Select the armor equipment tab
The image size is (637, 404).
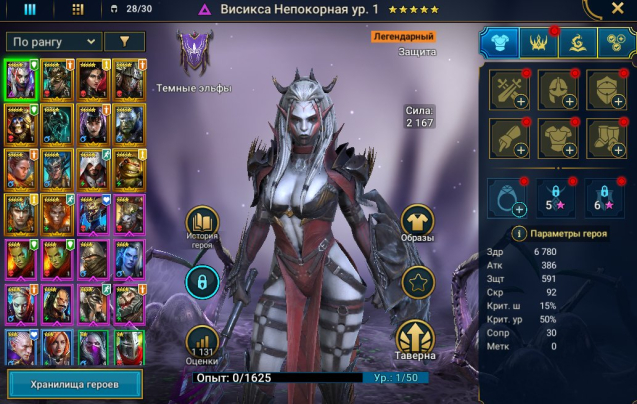pos(500,42)
